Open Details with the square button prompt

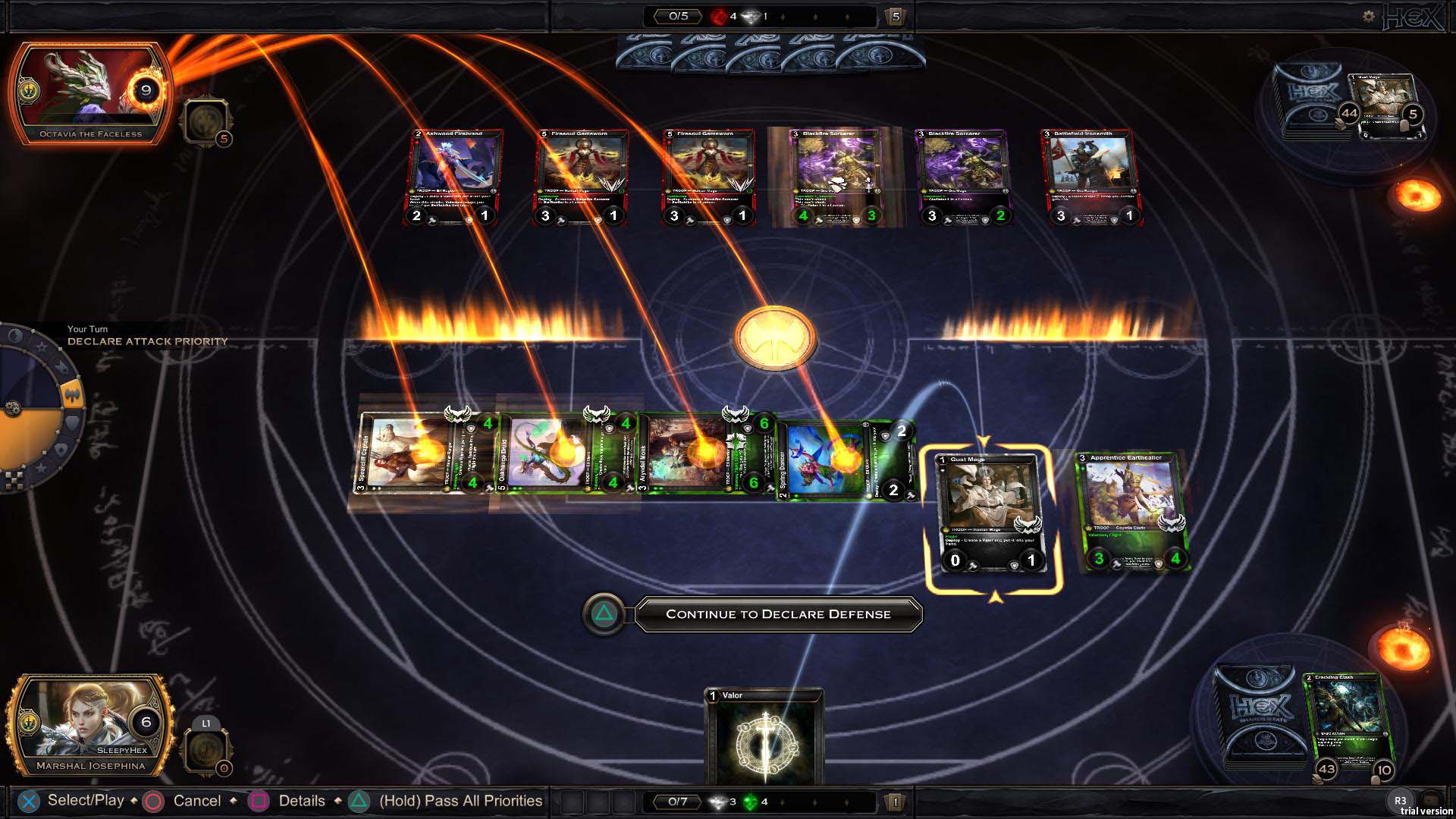259,800
